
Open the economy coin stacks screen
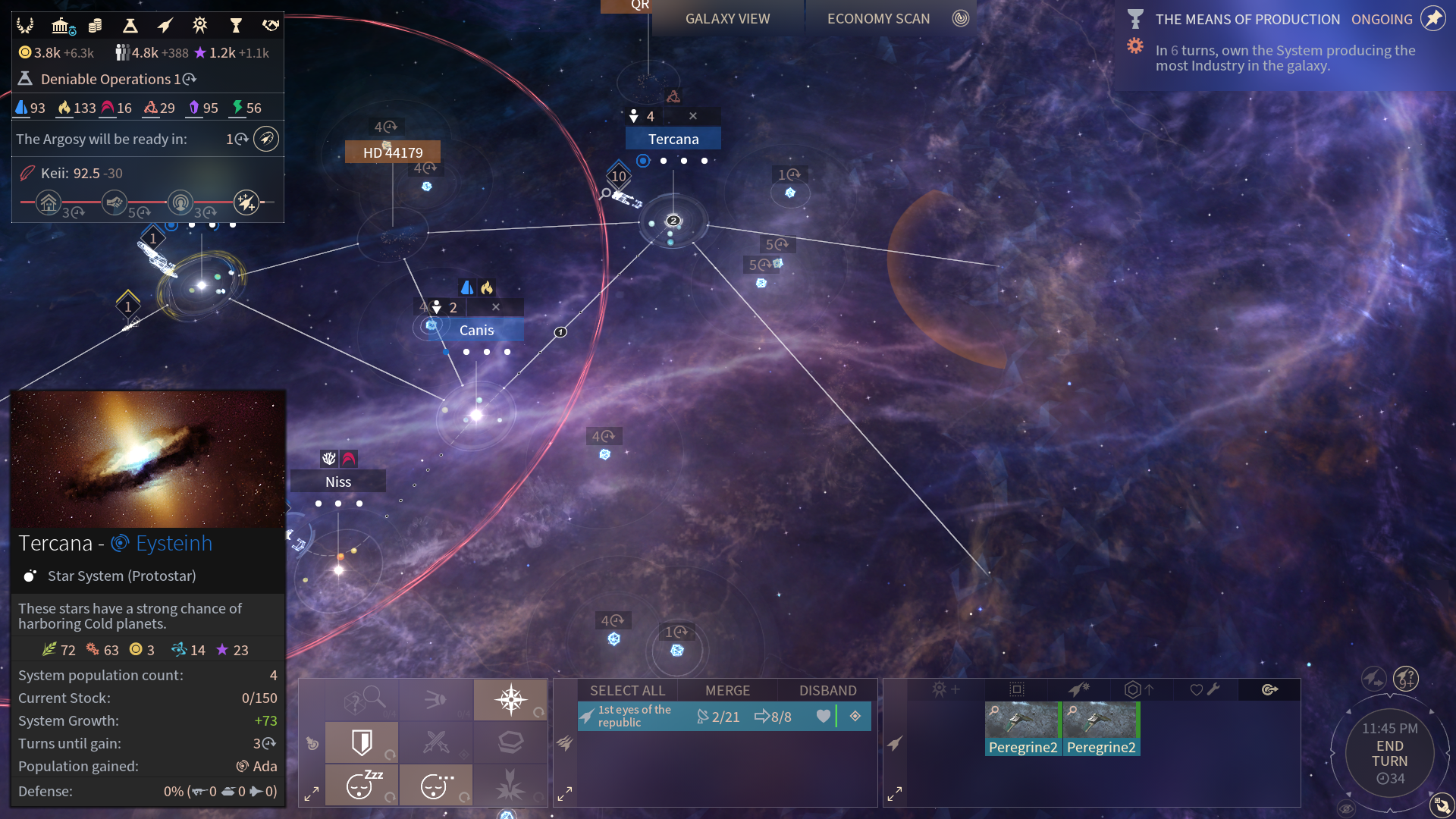pos(95,26)
